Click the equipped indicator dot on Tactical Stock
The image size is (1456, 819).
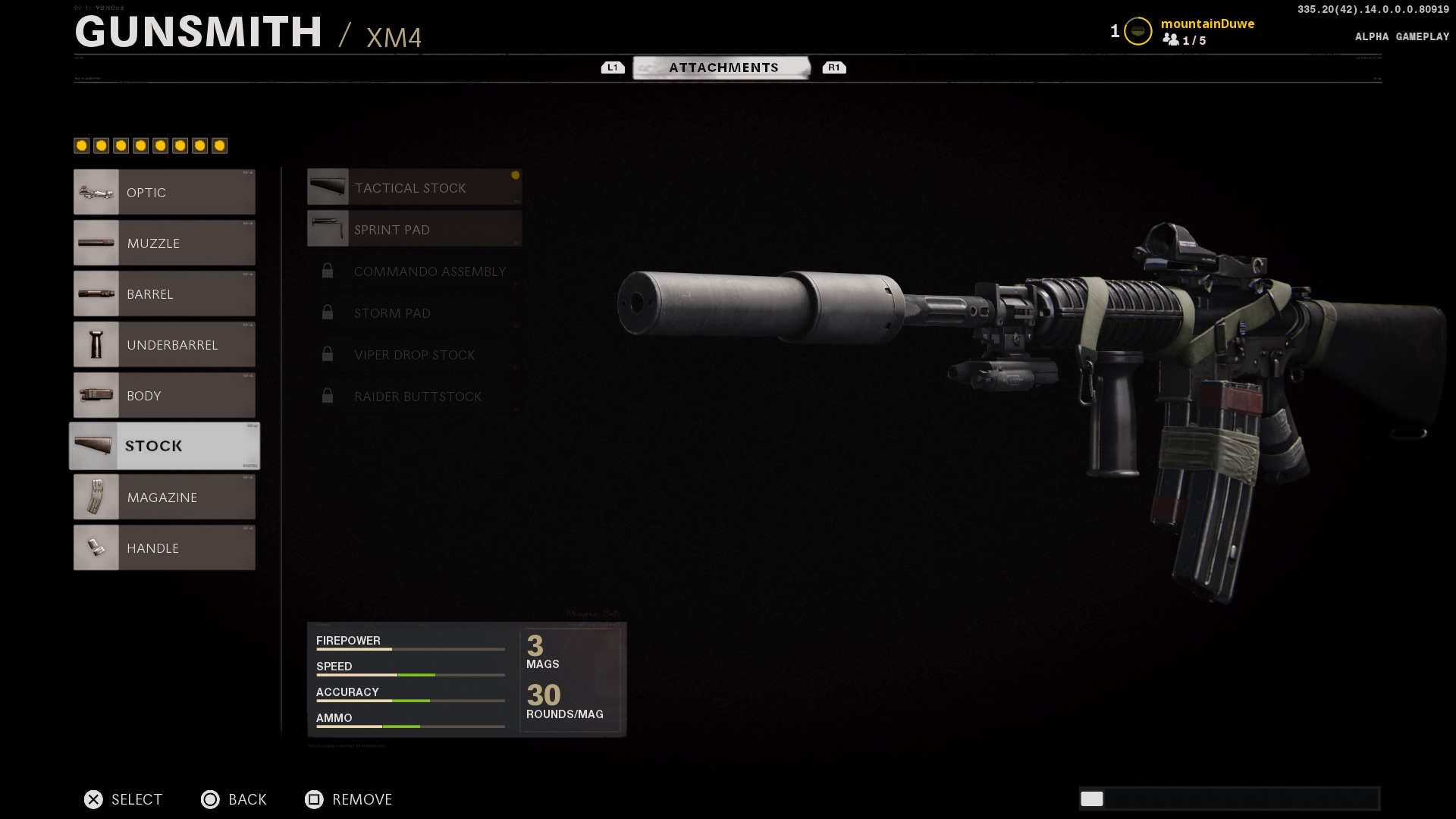click(515, 176)
